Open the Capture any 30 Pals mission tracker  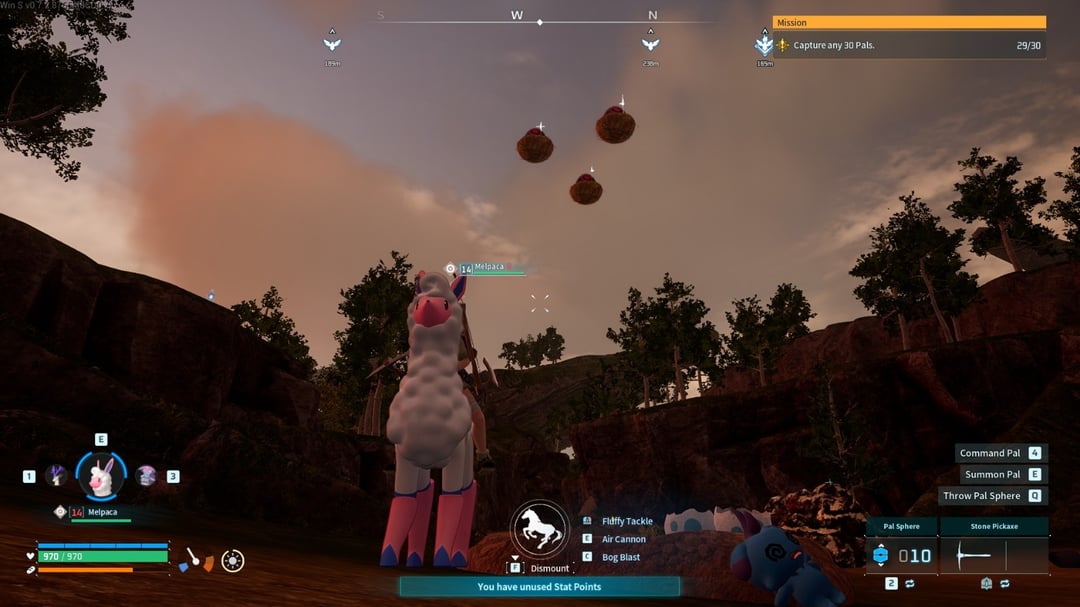pyautogui.click(x=909, y=45)
